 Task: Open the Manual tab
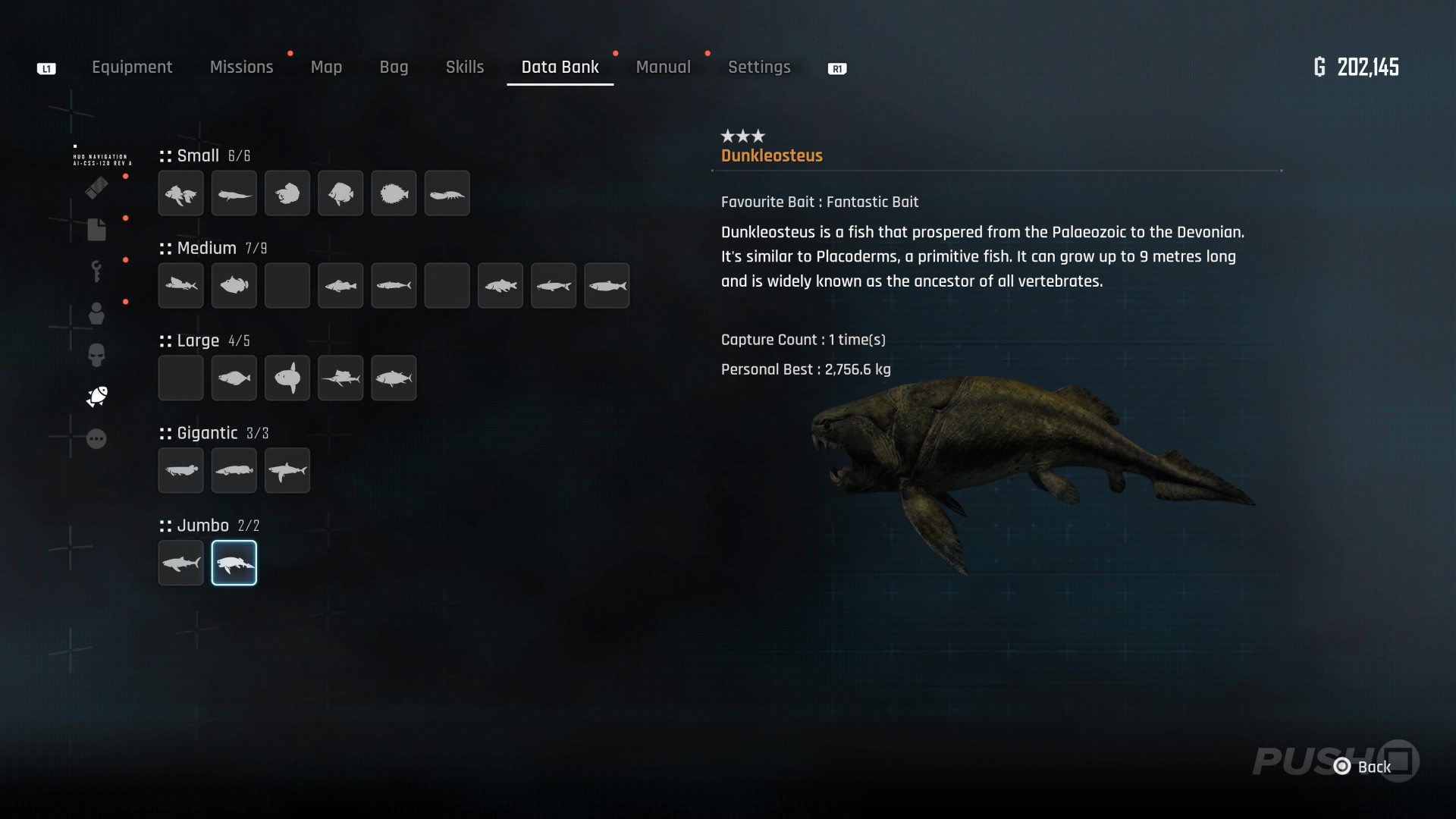[663, 67]
